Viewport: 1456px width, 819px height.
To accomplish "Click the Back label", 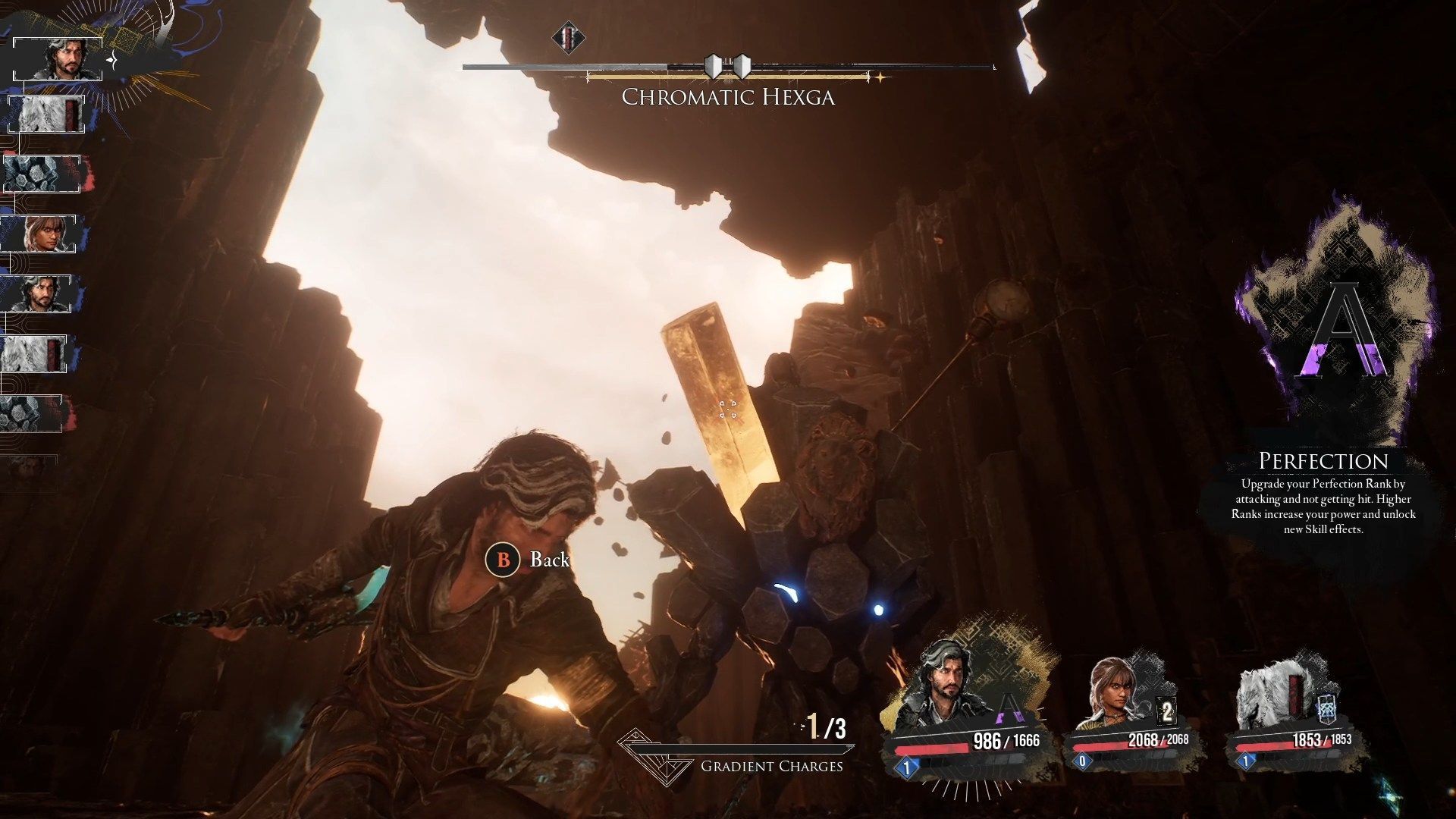I will tap(549, 560).
